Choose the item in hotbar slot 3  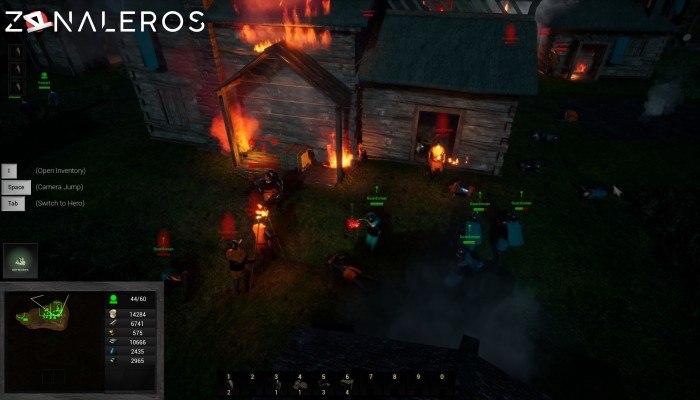276,384
